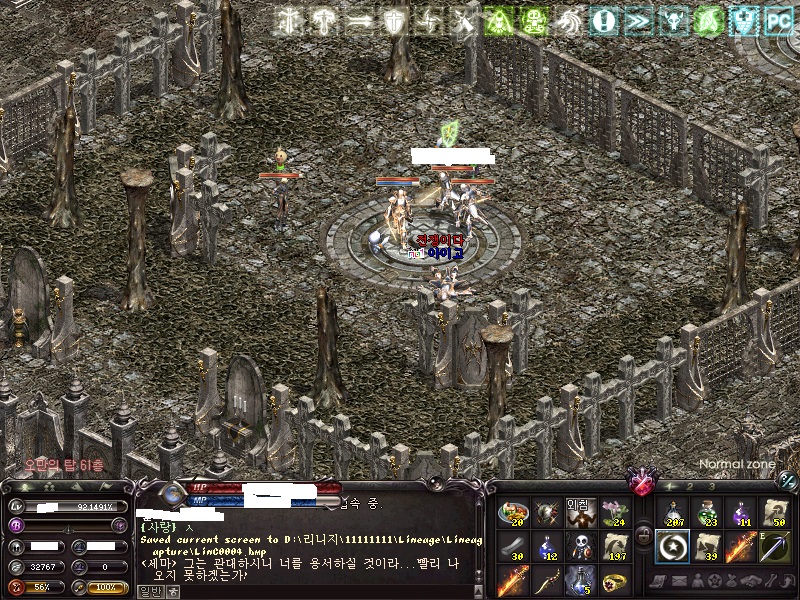800x600 pixels.
Task: Switch to hotbar page 2
Action: 689,487
